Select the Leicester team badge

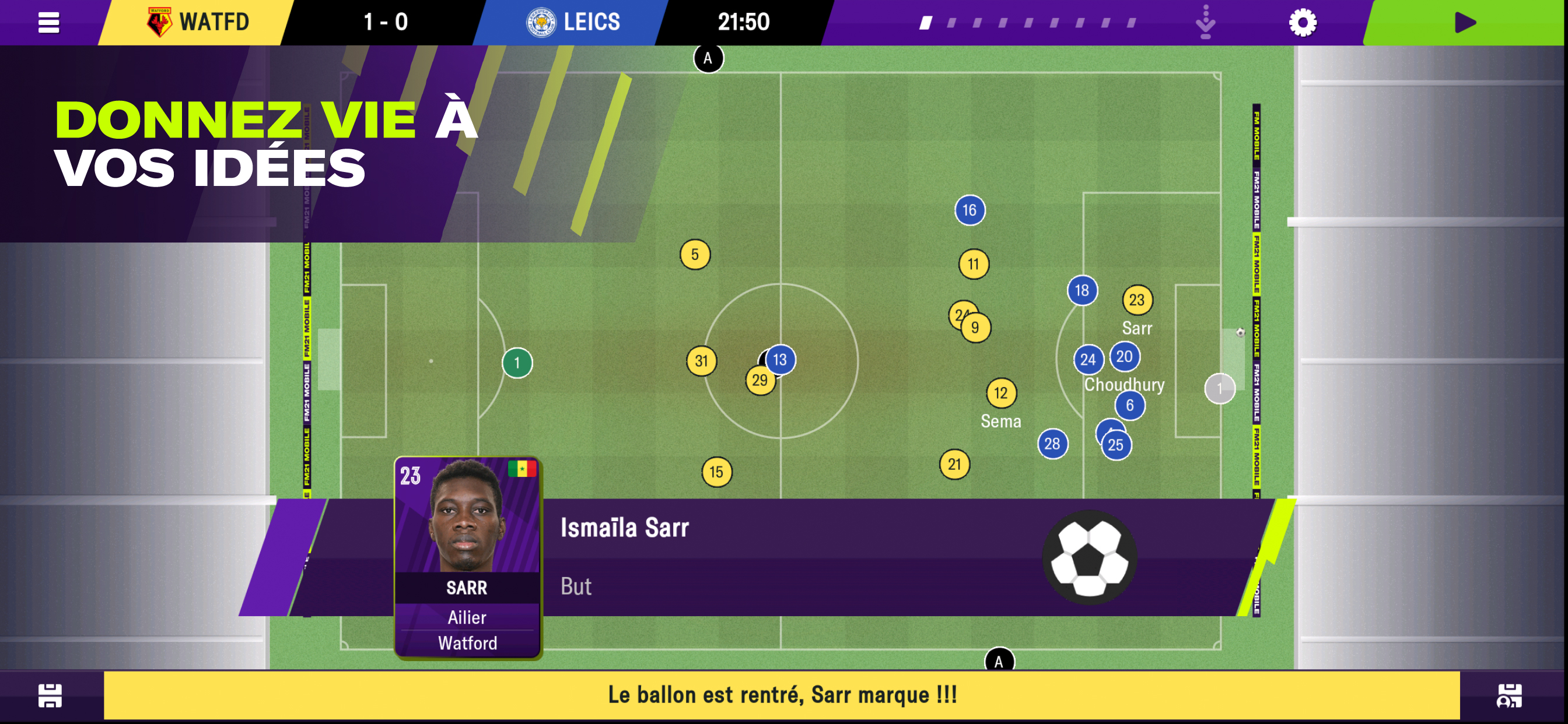541,23
